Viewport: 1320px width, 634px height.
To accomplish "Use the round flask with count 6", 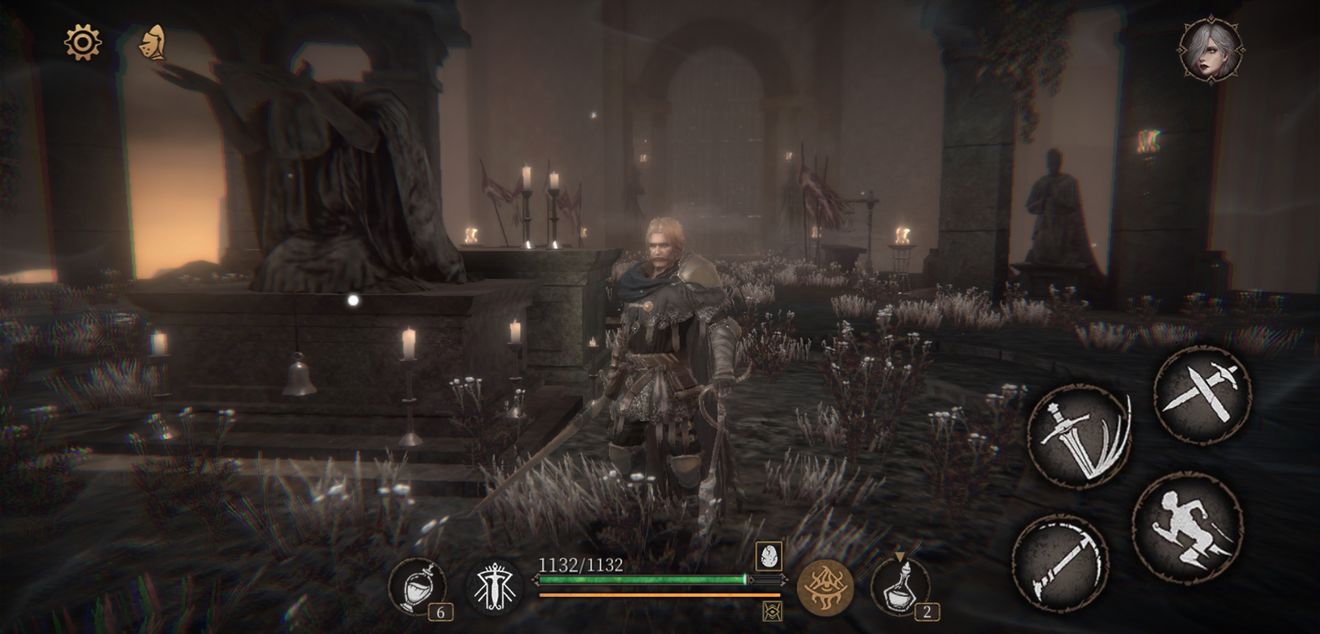I will click(418, 586).
